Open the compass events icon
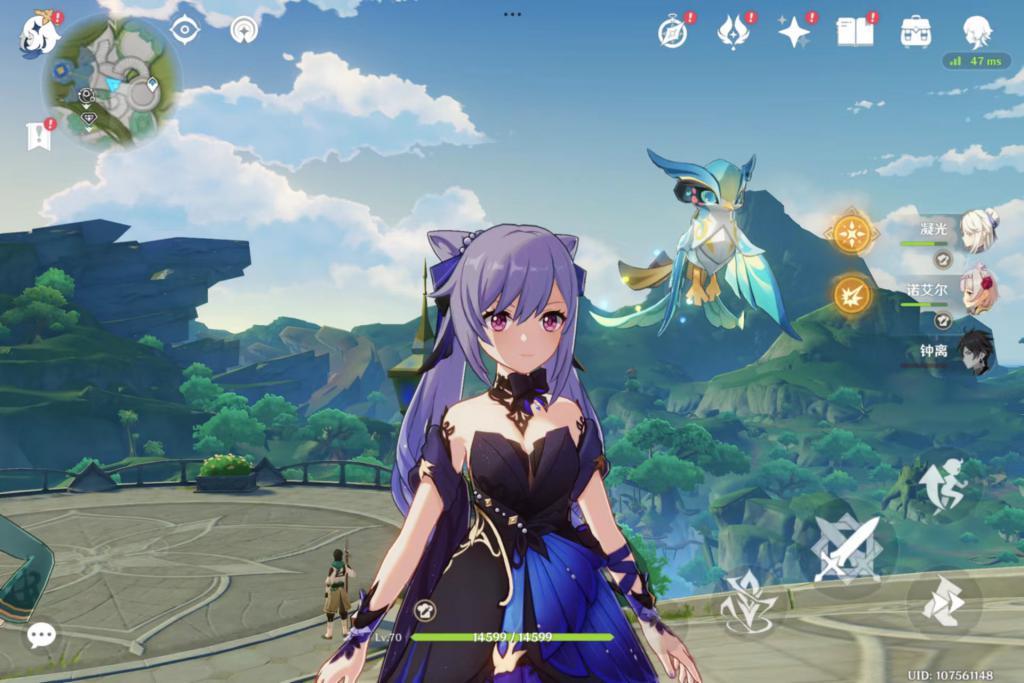This screenshot has width=1024, height=683. (672, 32)
